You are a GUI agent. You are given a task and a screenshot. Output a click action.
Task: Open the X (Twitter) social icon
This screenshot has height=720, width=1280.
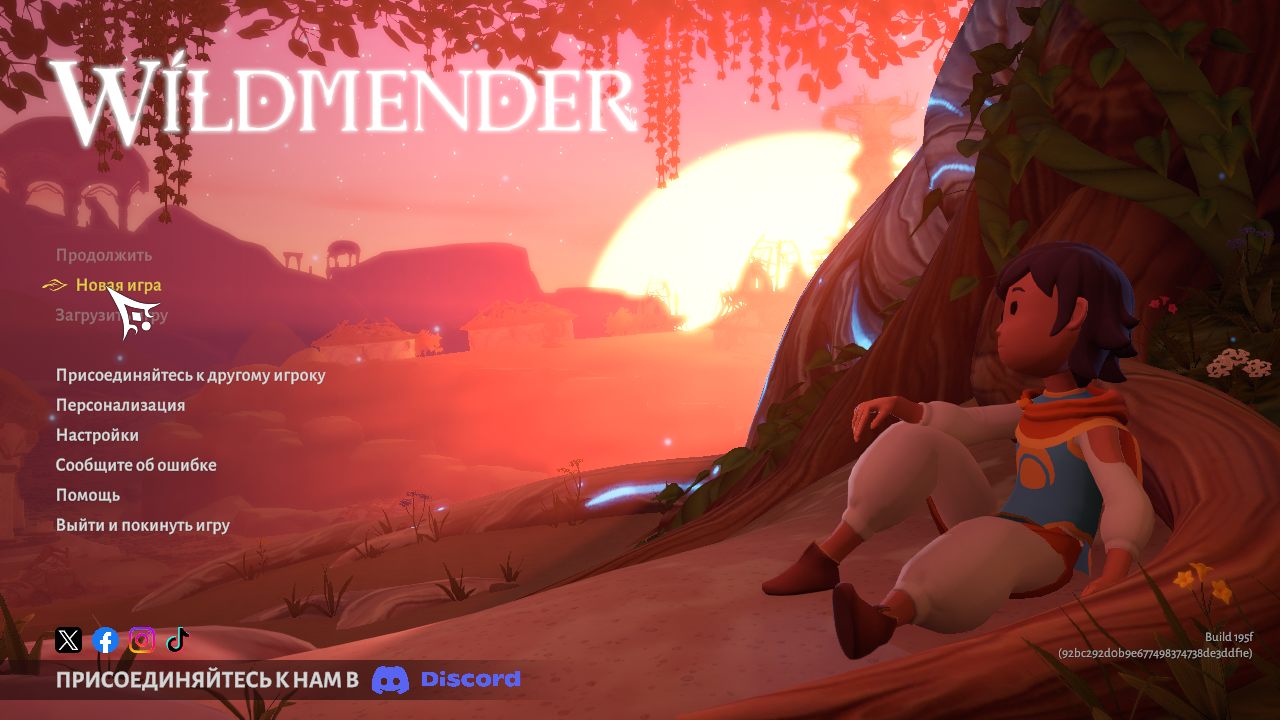coord(67,640)
